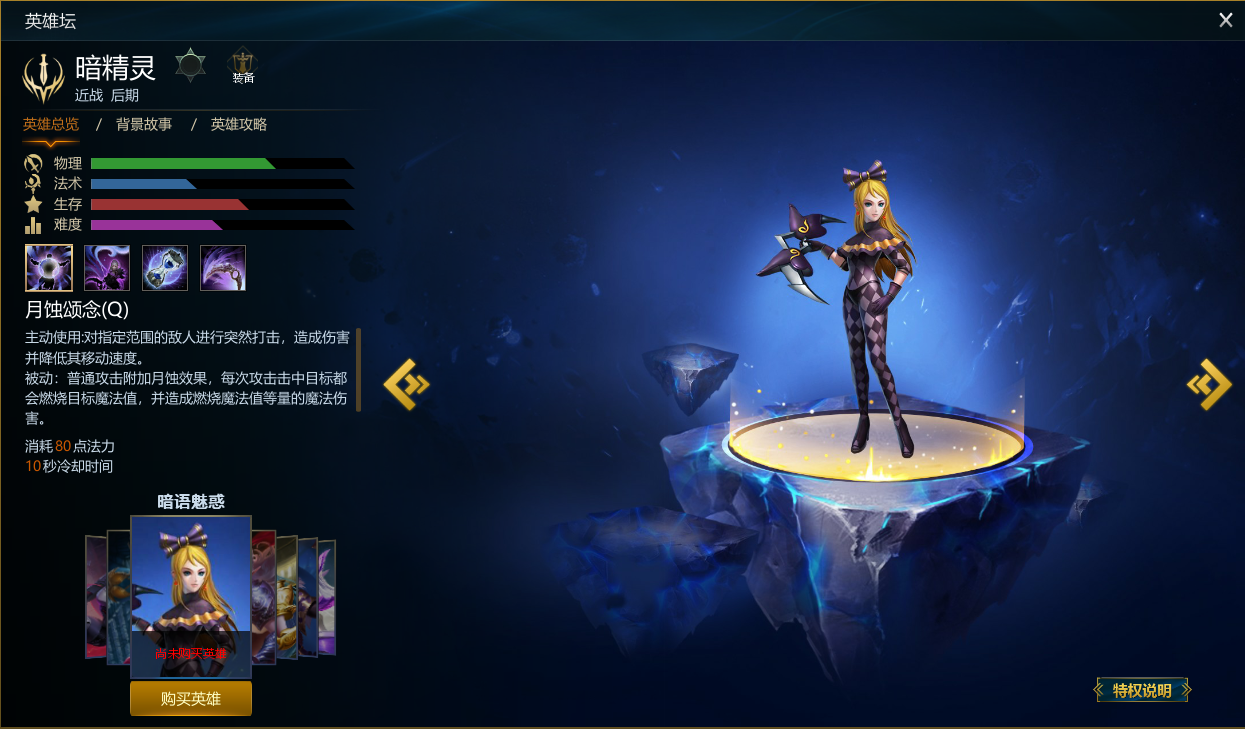Open the 特权说明 privilege info

1142,690
